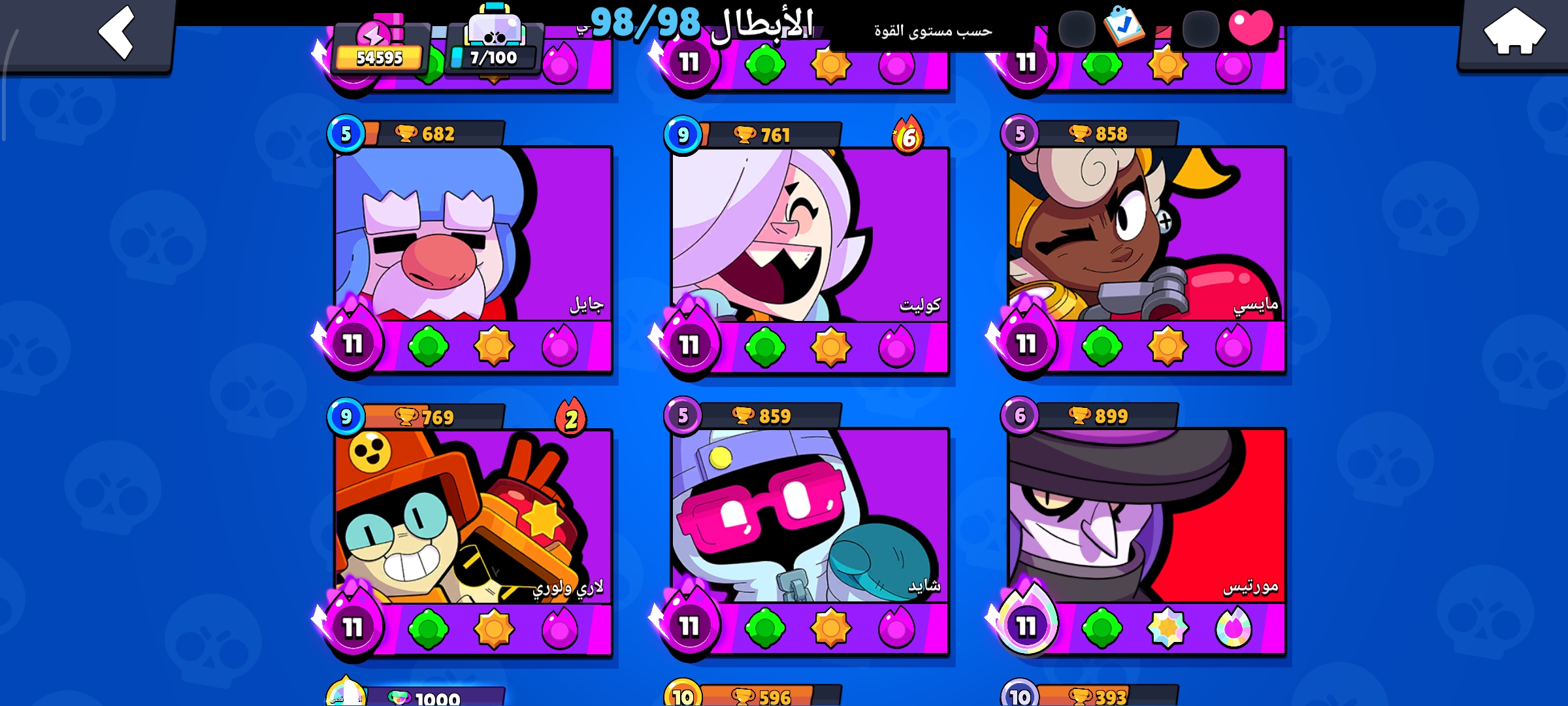Go back using the arrow button
The image size is (1568, 706).
116,33
